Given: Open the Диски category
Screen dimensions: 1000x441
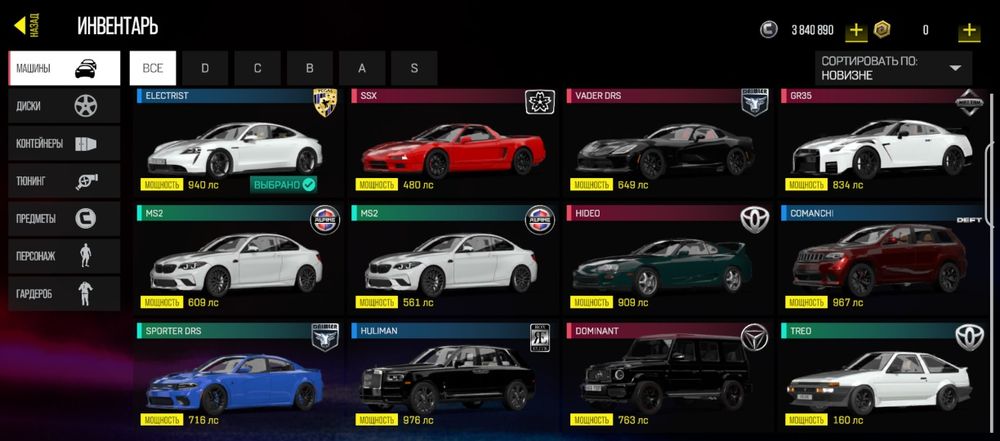Looking at the screenshot, I should pyautogui.click(x=64, y=106).
